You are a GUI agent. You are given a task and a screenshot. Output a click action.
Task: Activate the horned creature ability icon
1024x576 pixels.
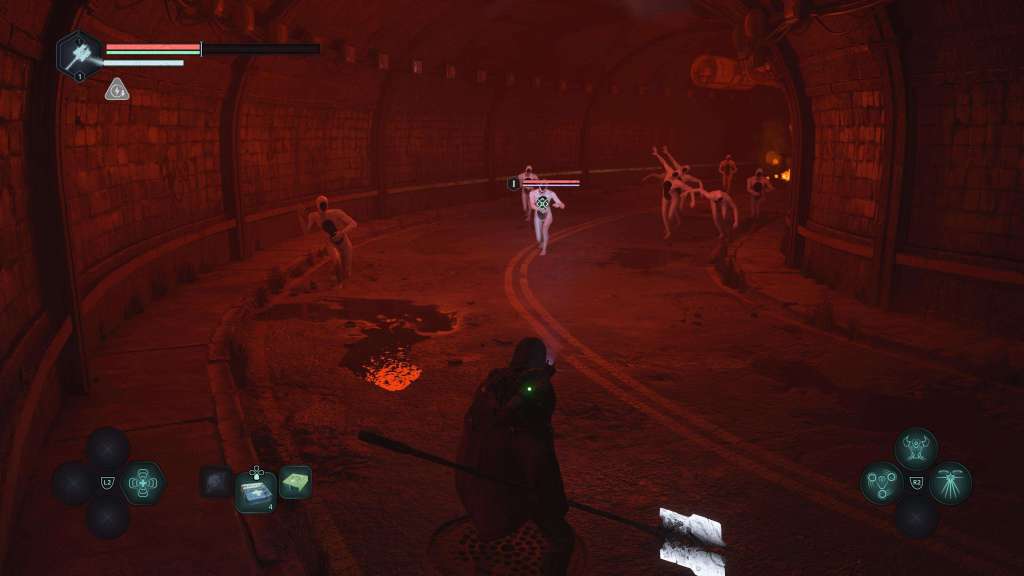pos(915,449)
